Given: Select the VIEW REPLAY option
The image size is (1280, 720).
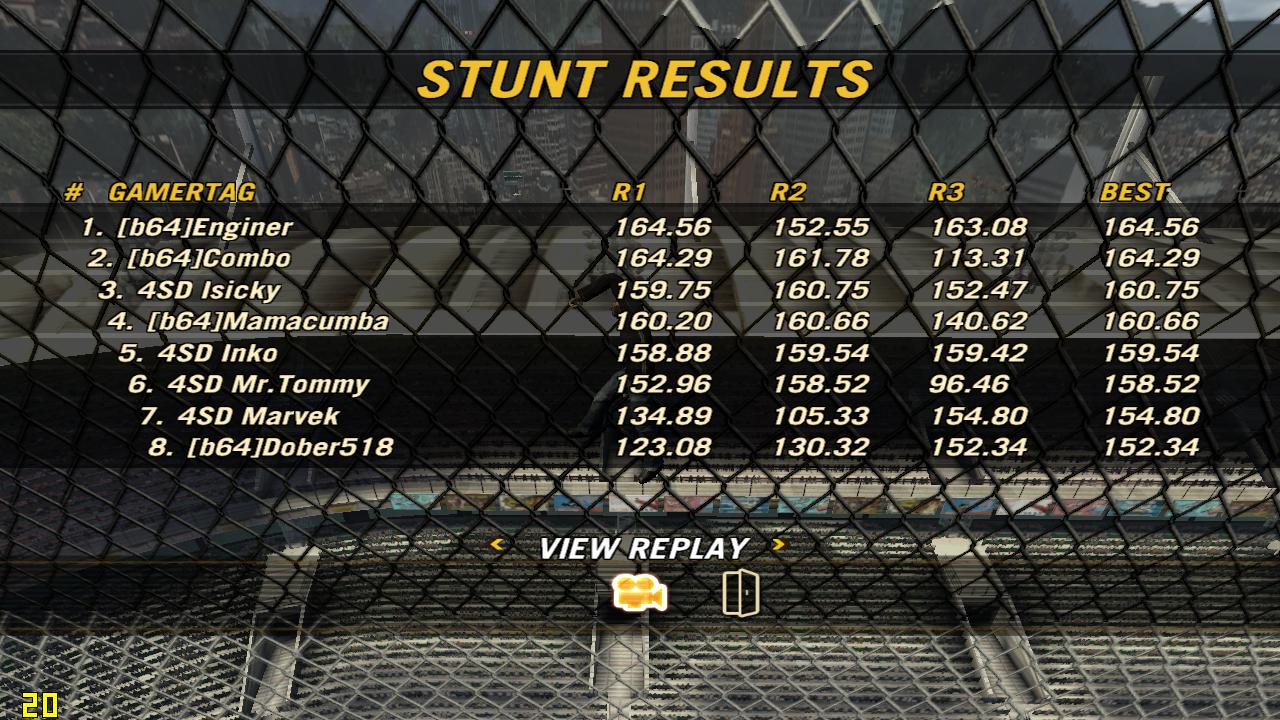Looking at the screenshot, I should point(643,548).
